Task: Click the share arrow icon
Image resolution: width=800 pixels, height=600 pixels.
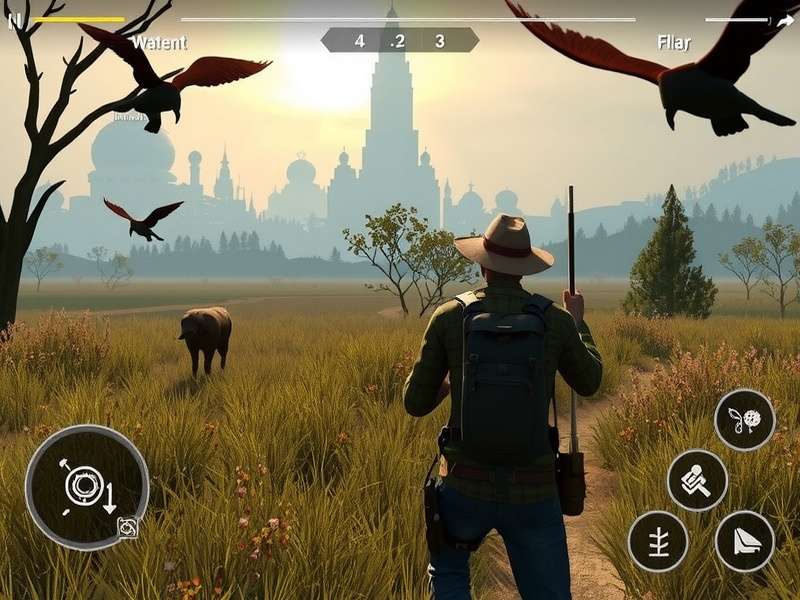Action: click(786, 18)
